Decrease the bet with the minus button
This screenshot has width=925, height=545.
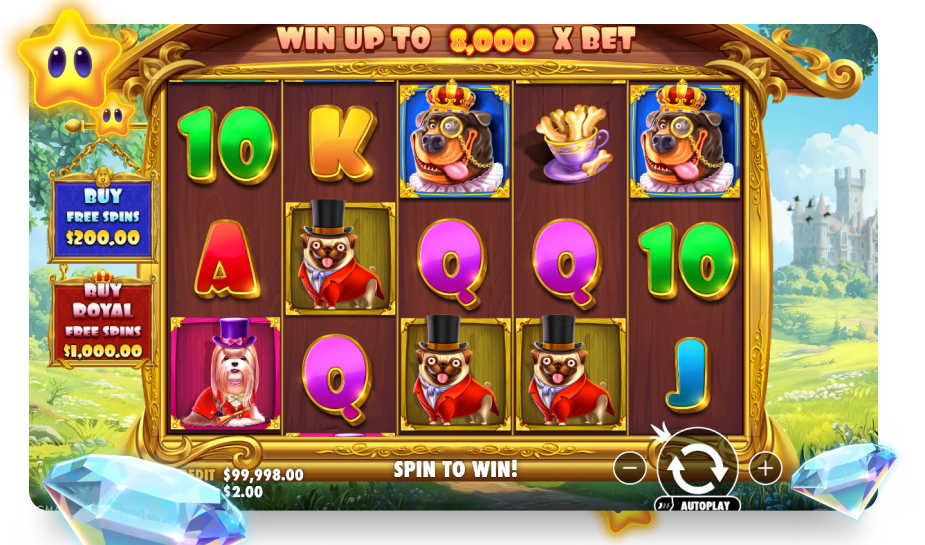629,467
